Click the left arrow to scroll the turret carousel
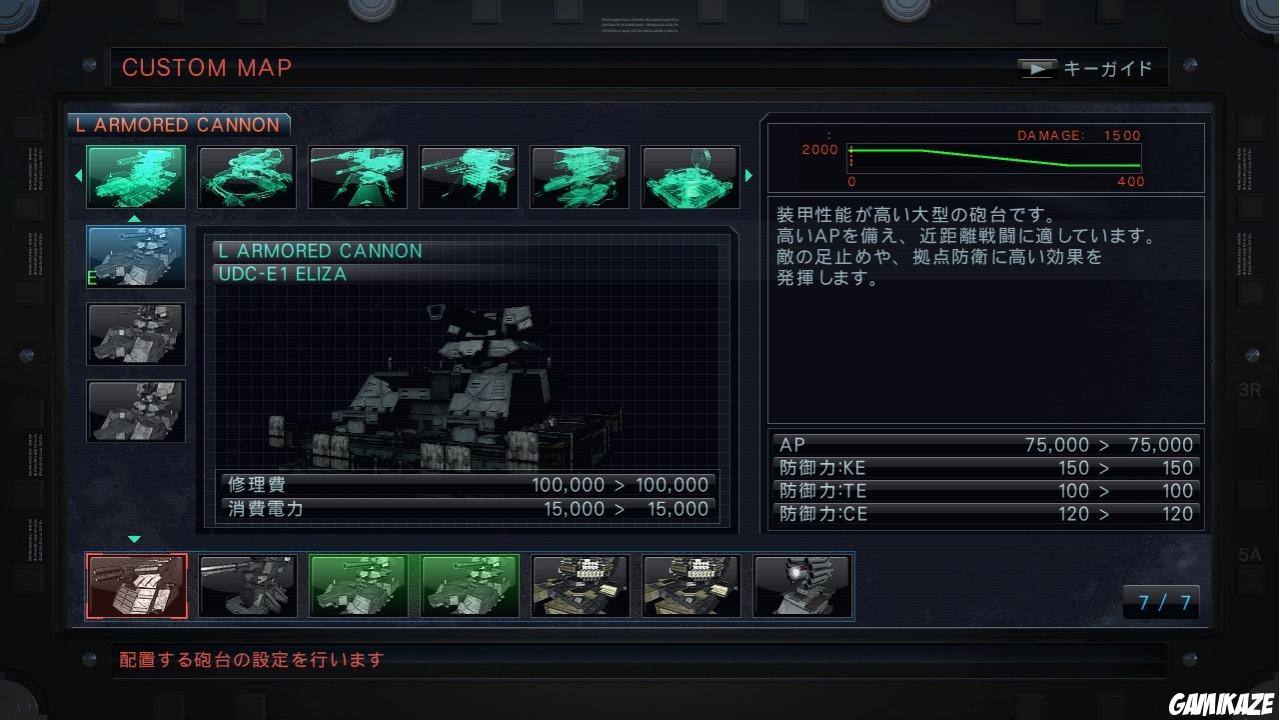 point(77,175)
